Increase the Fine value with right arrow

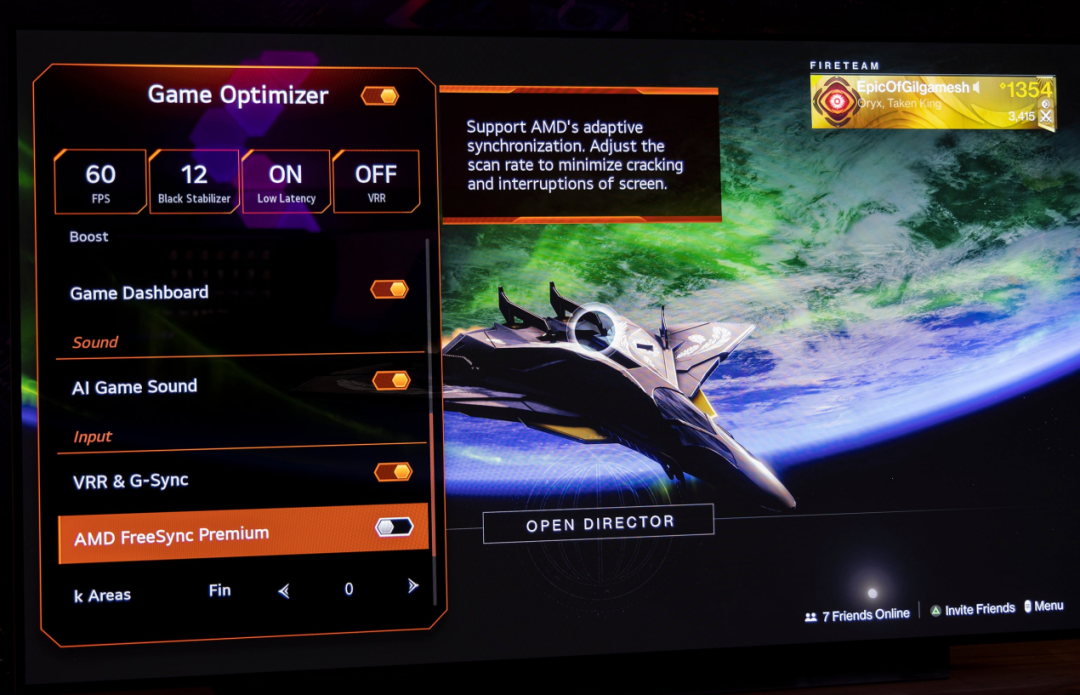pos(413,586)
